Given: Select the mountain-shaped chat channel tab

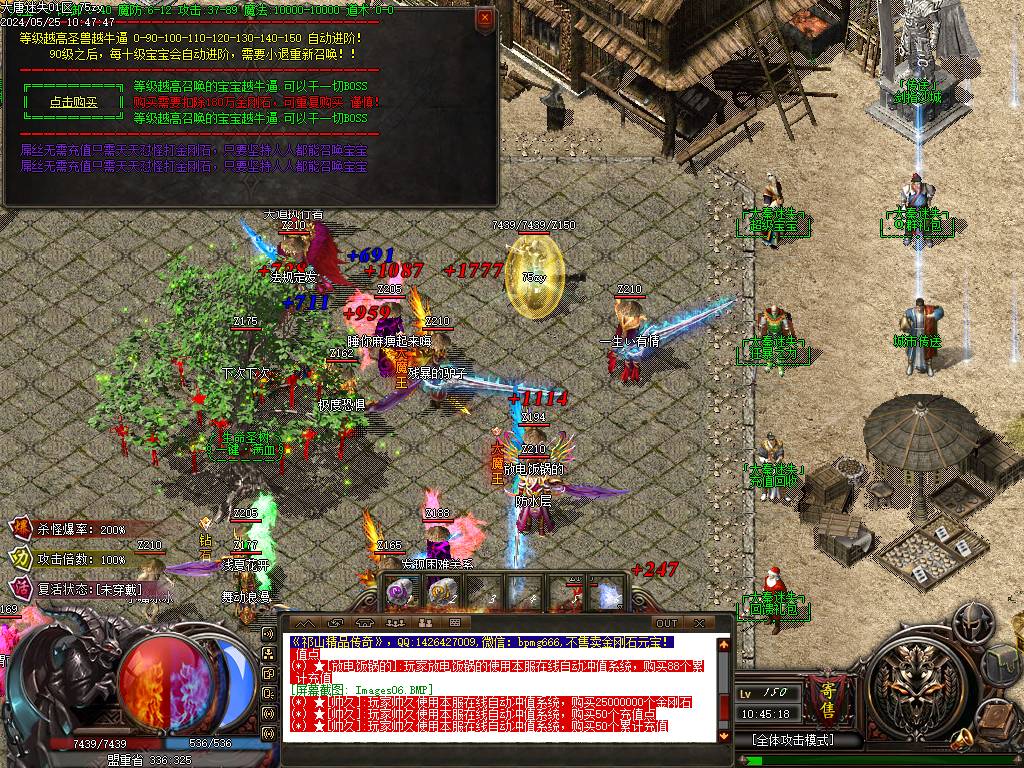Looking at the screenshot, I should tap(307, 623).
